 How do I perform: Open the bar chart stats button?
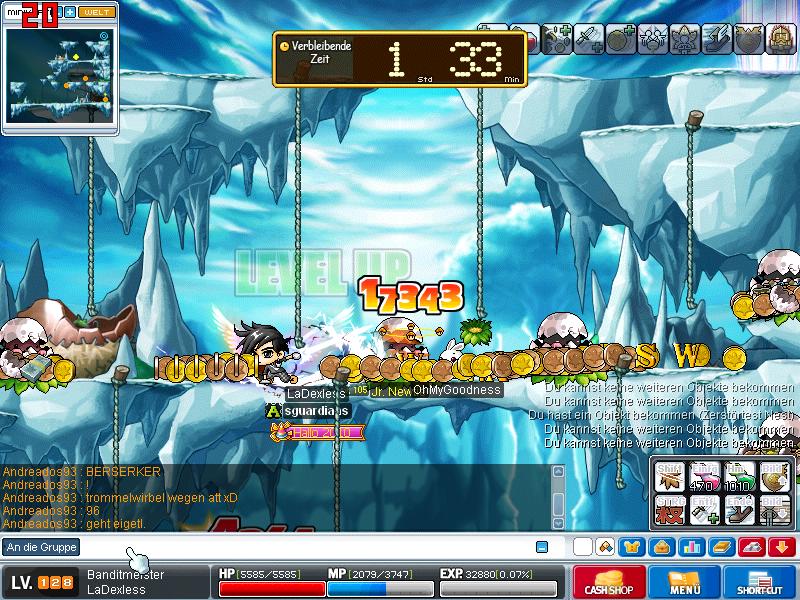[x=690, y=547]
